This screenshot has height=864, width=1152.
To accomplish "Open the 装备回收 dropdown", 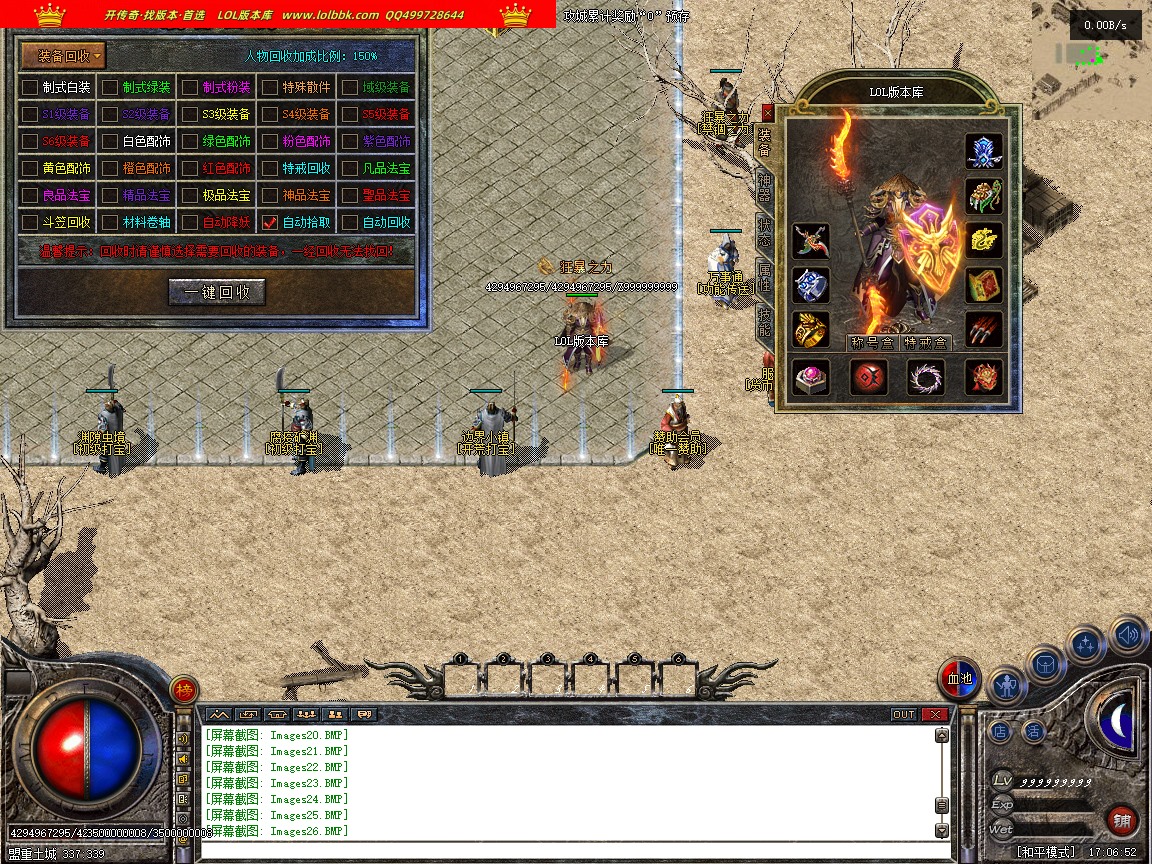I will click(64, 56).
